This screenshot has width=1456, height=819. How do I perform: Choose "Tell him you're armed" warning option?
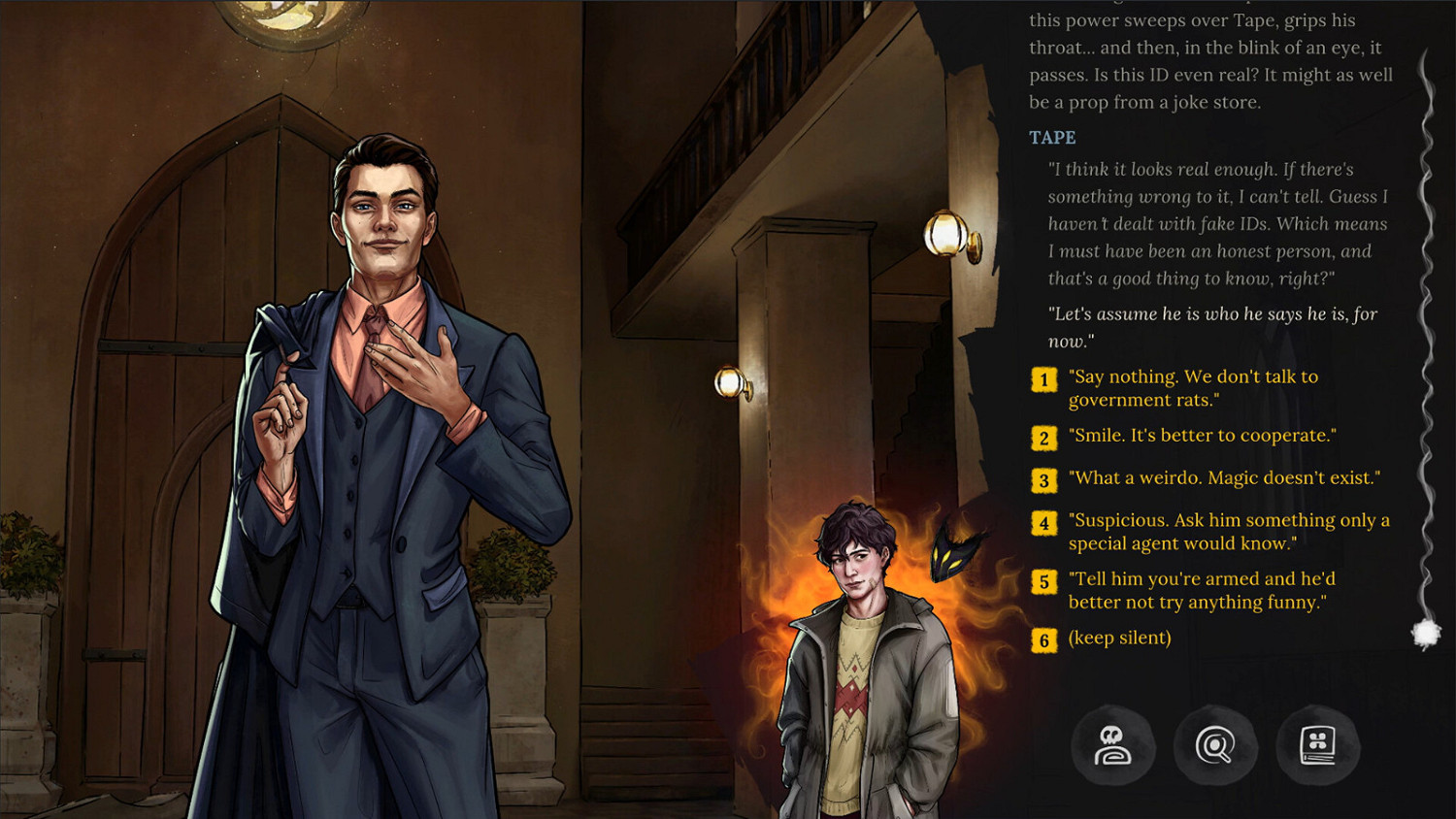pyautogui.click(x=1200, y=589)
